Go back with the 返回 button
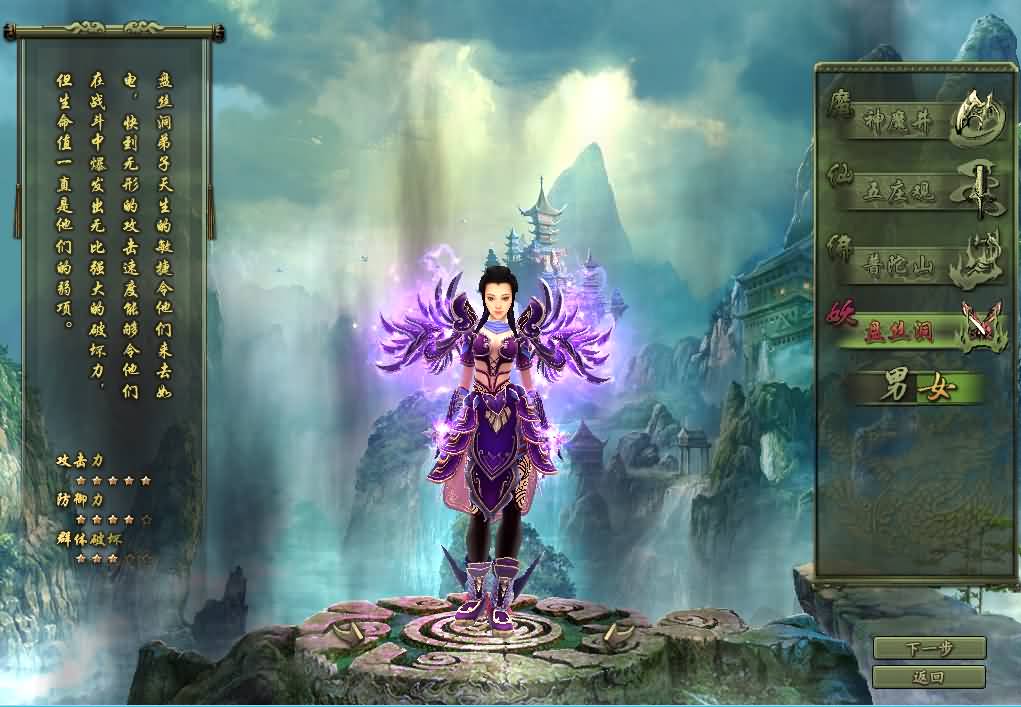1021x707 pixels. coord(929,677)
